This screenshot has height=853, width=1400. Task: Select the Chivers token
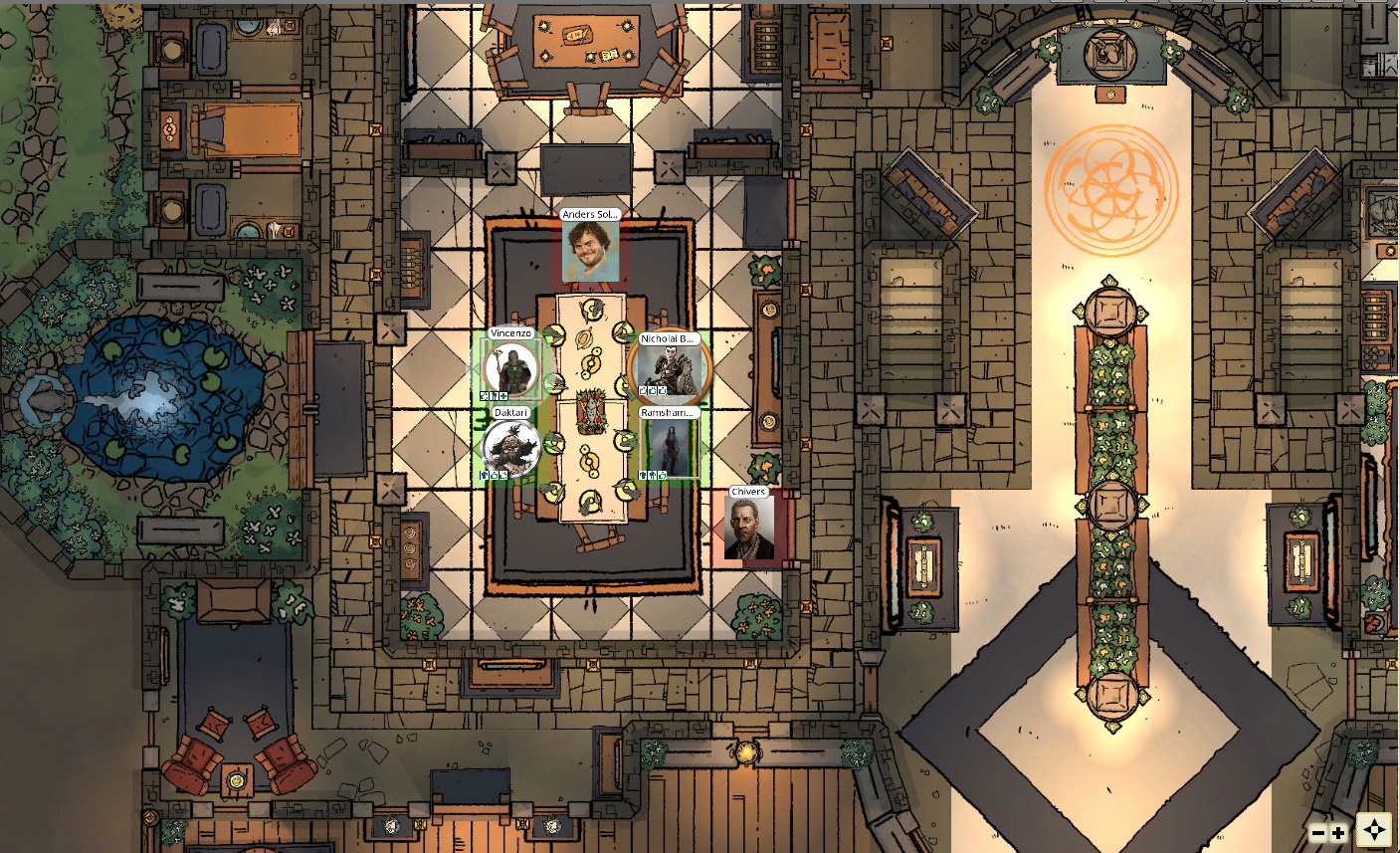(x=748, y=528)
